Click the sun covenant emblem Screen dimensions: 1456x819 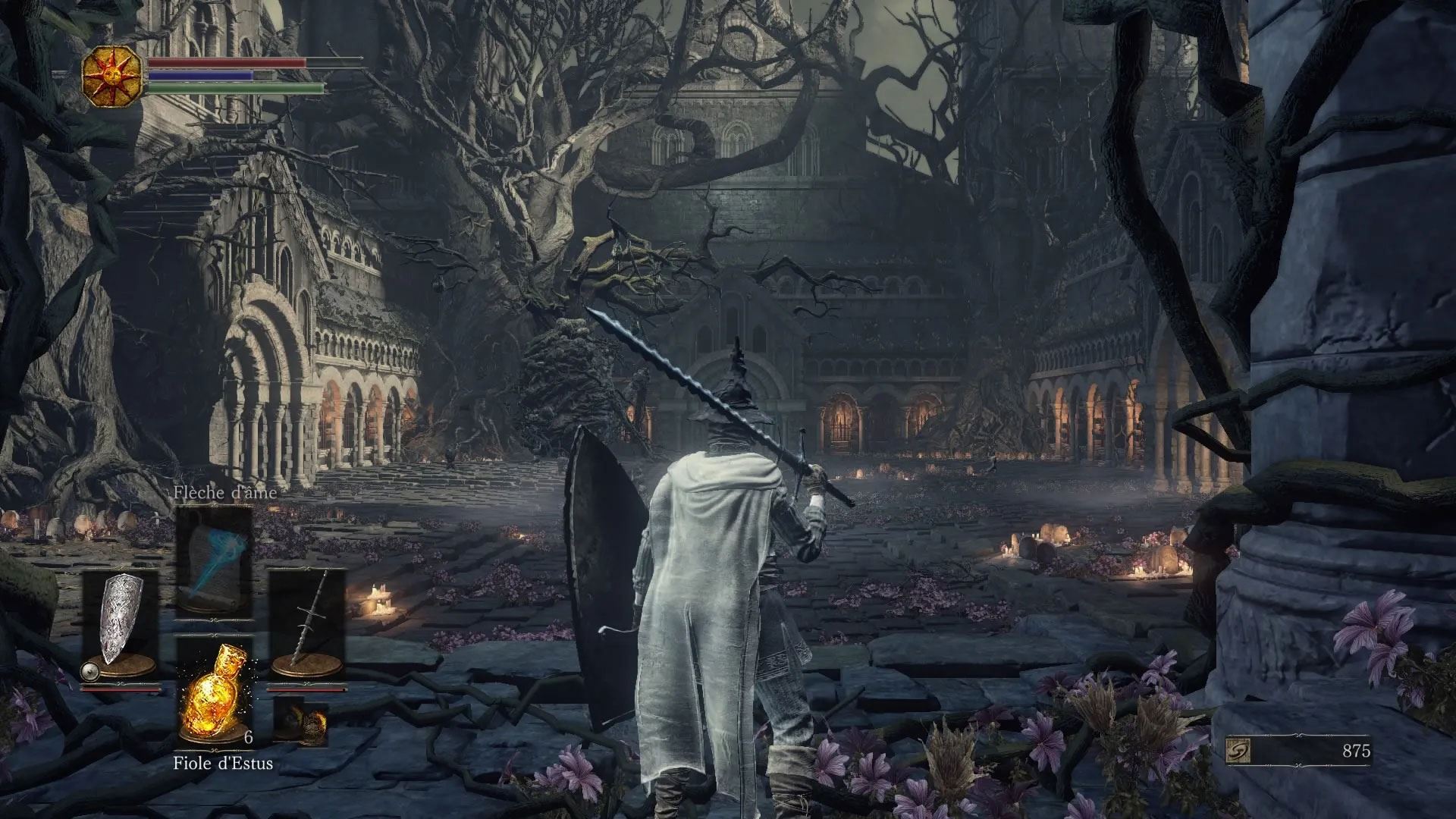coord(113,75)
